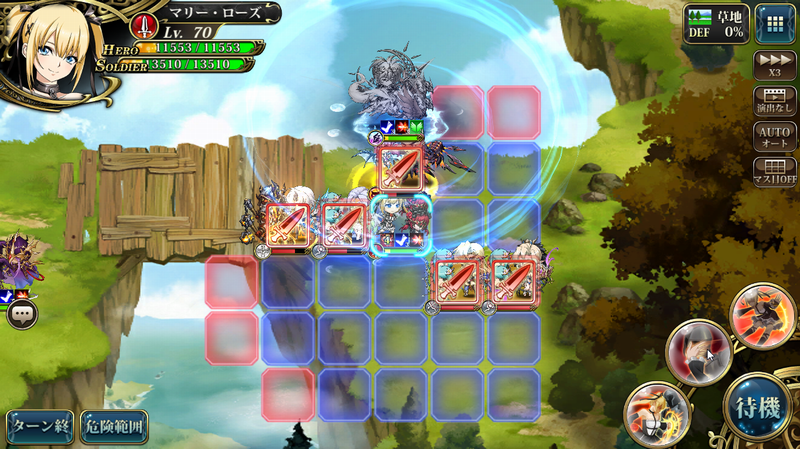This screenshot has height=449, width=800.
Task: Toggle the 演出なし animation setting
Action: click(775, 101)
